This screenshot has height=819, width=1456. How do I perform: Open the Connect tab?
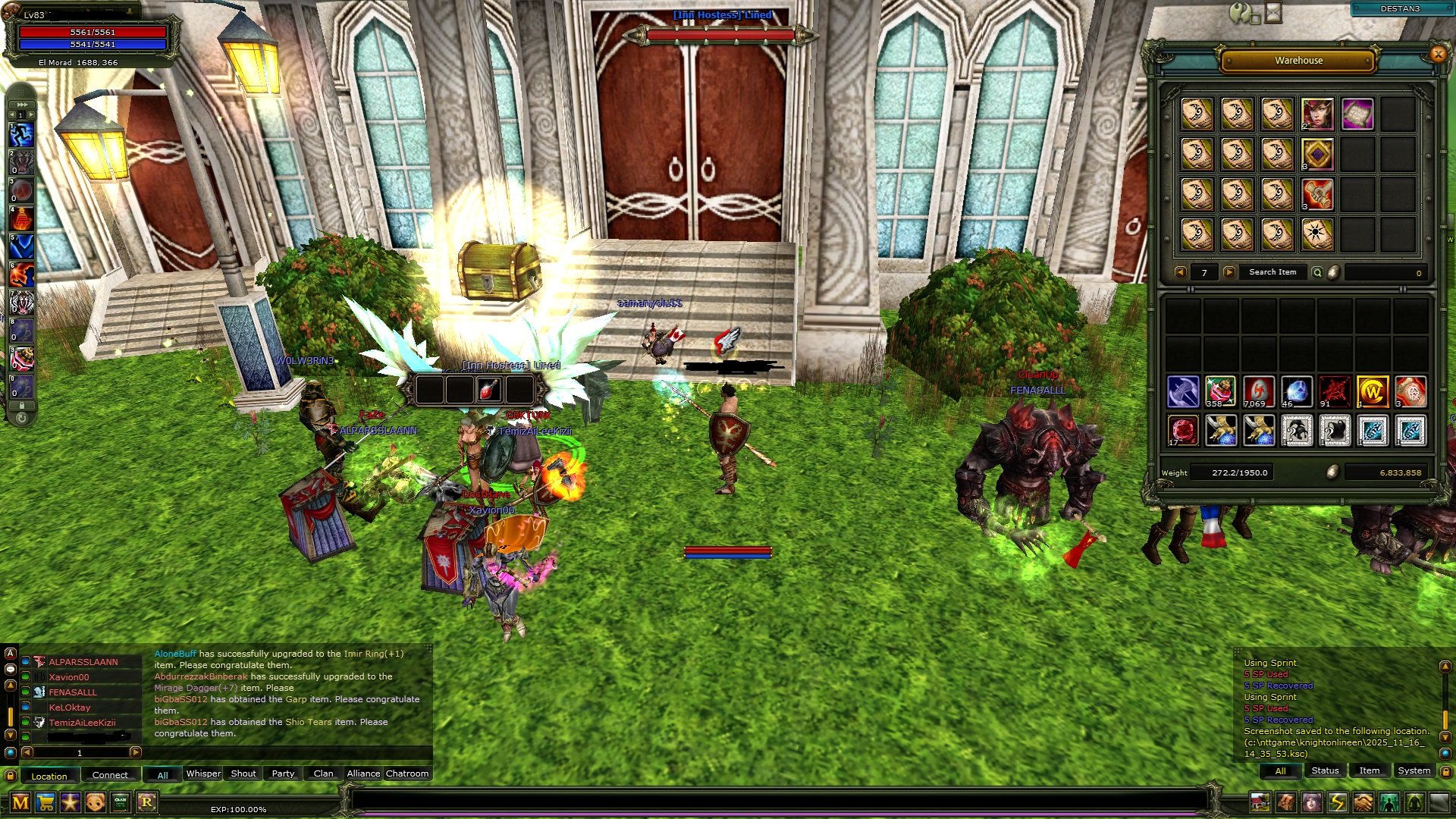coord(110,775)
